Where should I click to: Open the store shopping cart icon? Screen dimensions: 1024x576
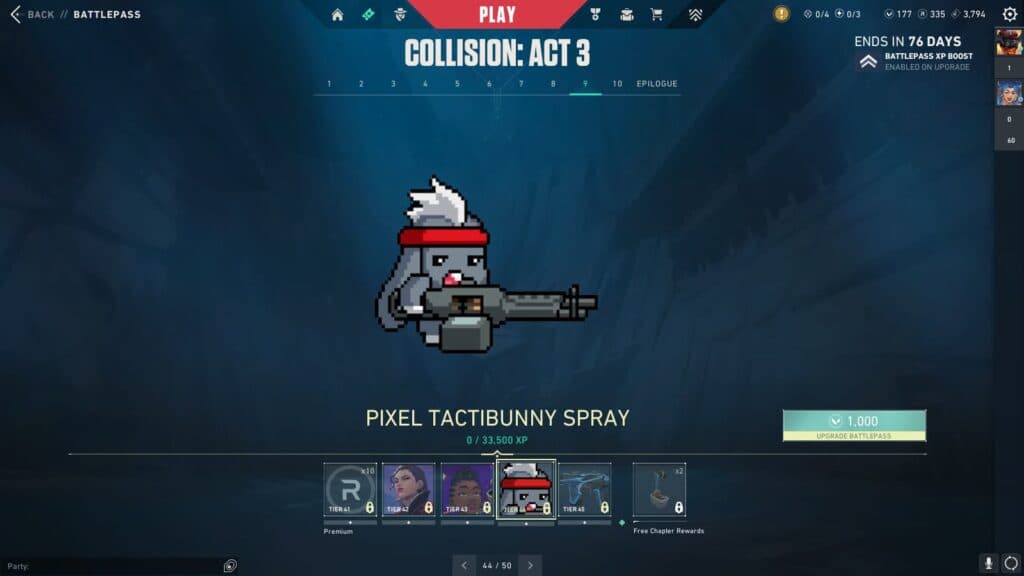(657, 15)
